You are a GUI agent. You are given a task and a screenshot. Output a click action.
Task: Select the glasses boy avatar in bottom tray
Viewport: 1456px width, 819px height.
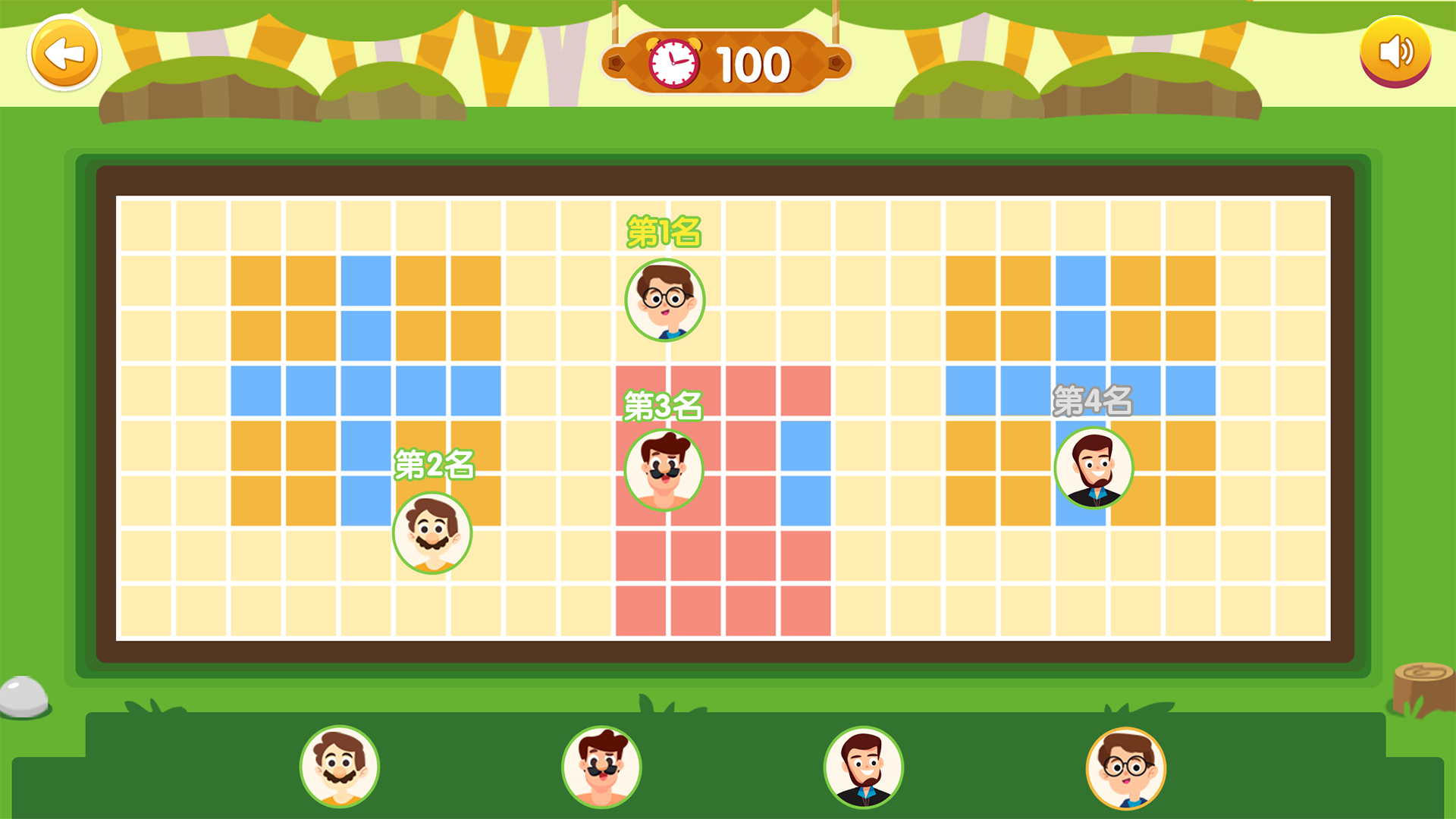point(1126,766)
